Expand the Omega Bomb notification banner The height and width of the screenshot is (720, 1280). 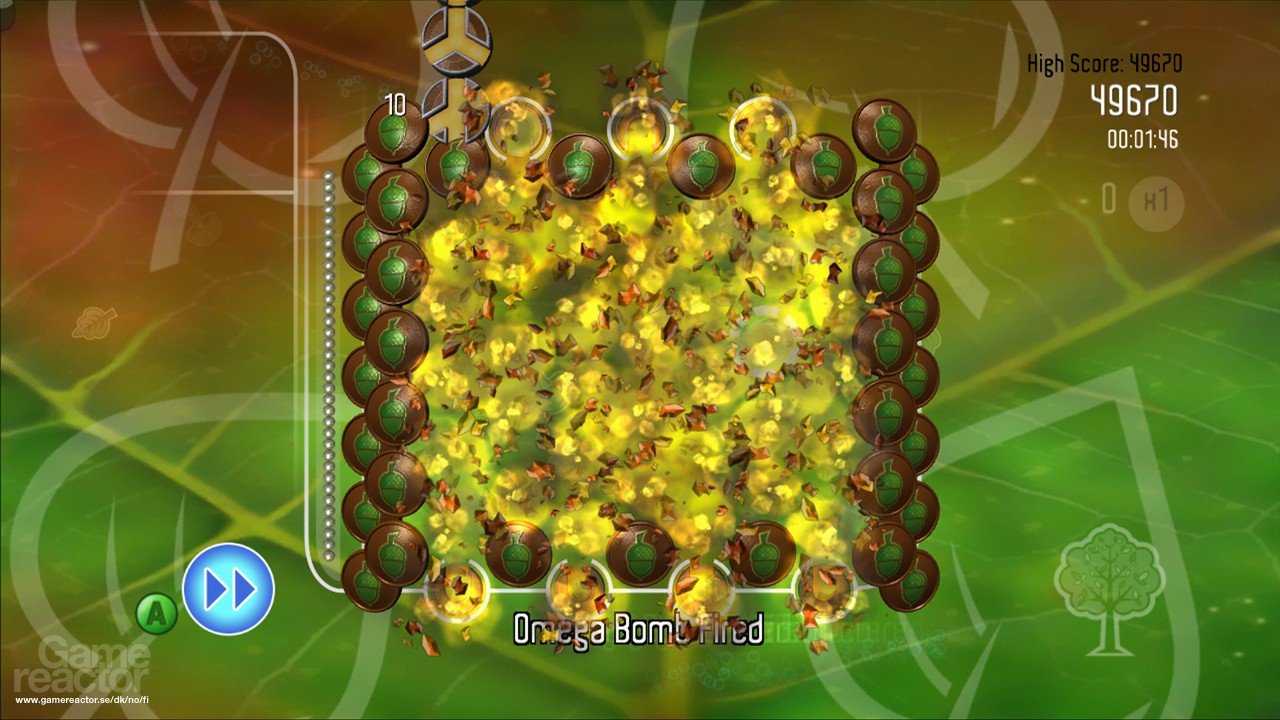[637, 629]
